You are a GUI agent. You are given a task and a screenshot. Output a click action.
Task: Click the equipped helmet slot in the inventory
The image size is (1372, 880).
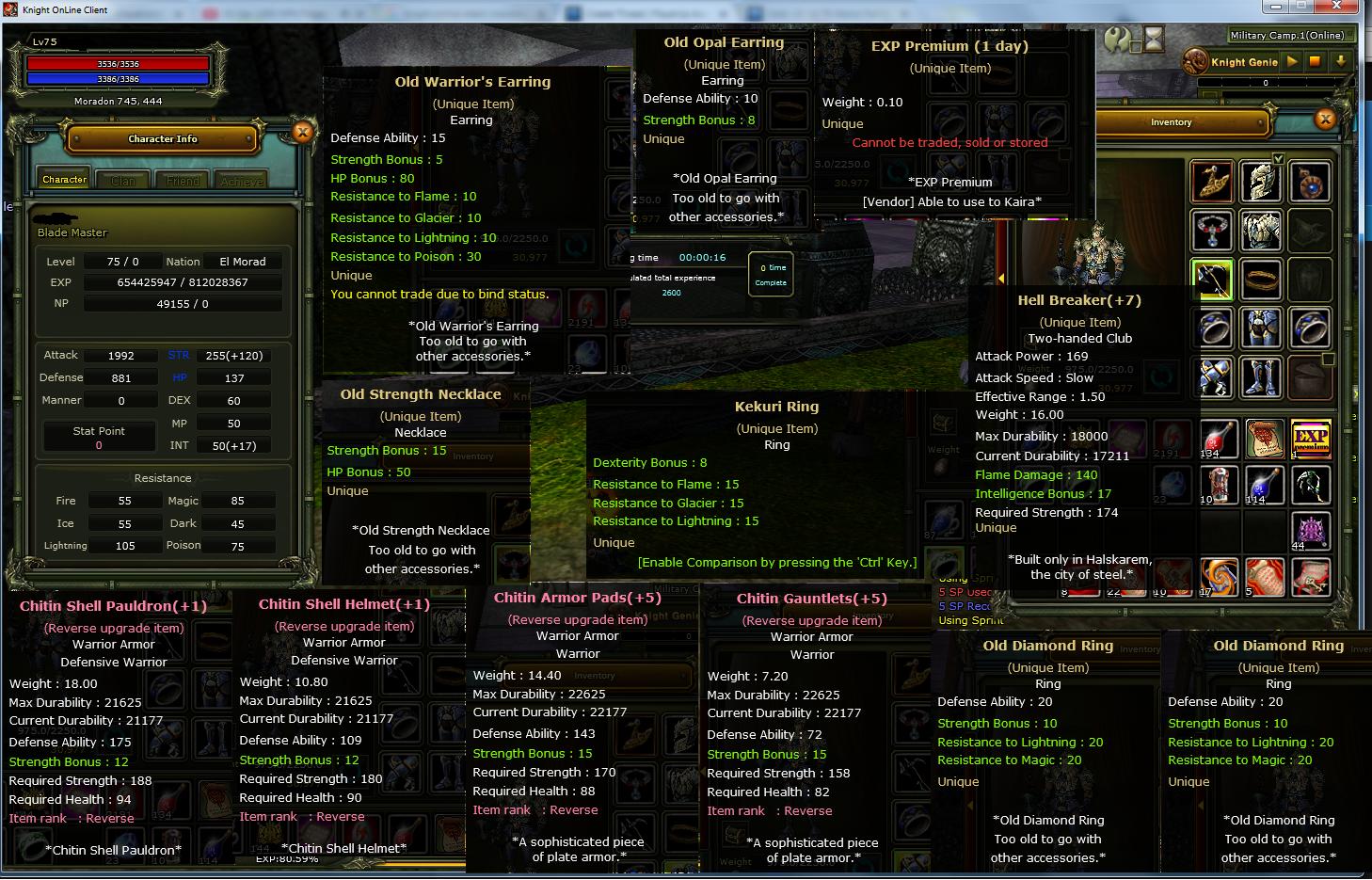[1262, 182]
